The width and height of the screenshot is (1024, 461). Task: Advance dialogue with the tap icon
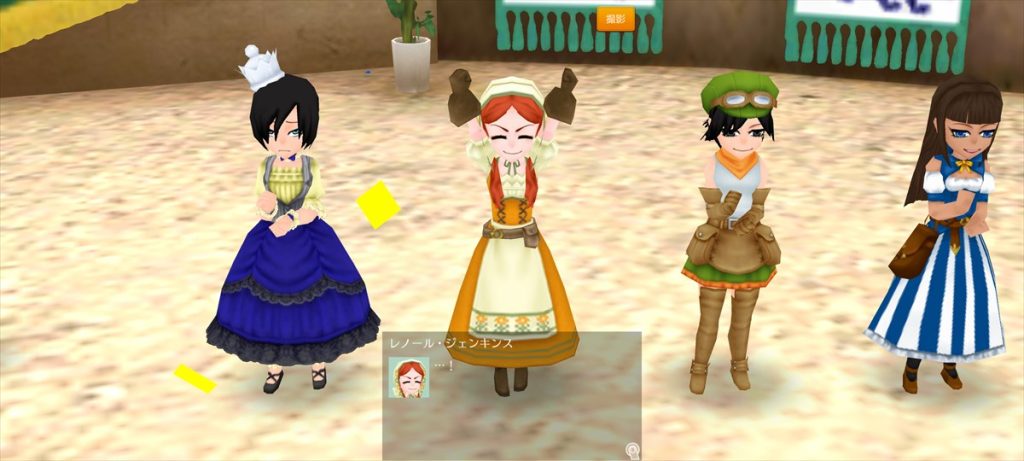(632, 451)
